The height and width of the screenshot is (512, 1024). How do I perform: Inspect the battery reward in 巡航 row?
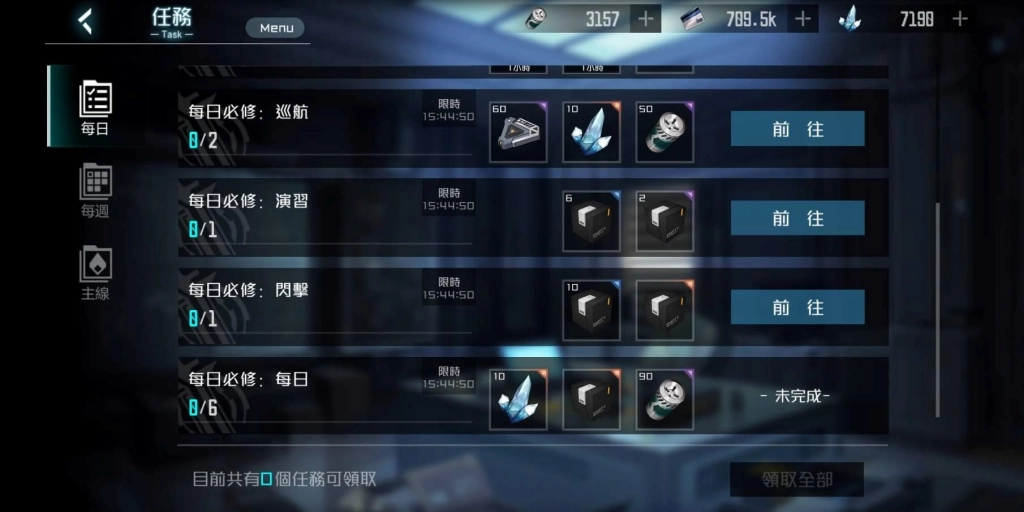coord(665,132)
